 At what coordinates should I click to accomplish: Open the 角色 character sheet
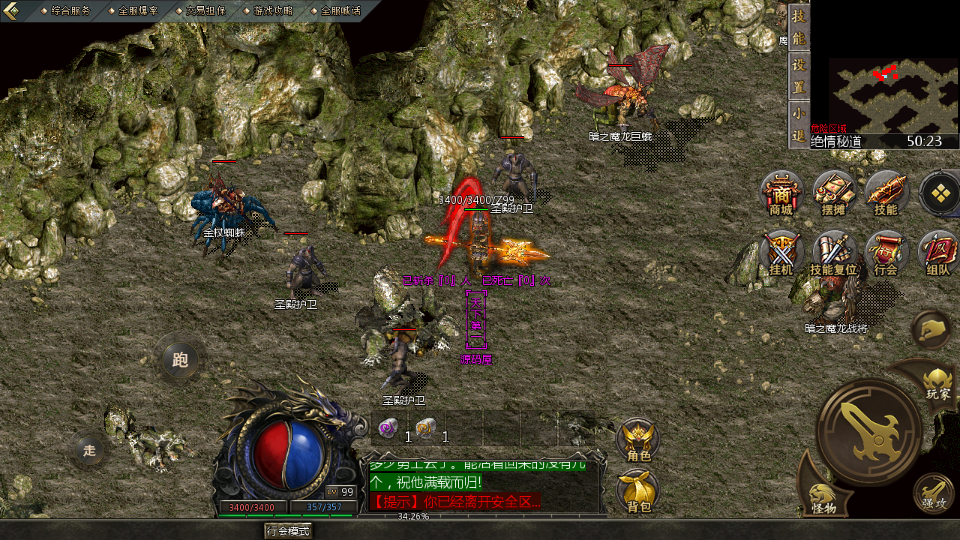pyautogui.click(x=638, y=440)
